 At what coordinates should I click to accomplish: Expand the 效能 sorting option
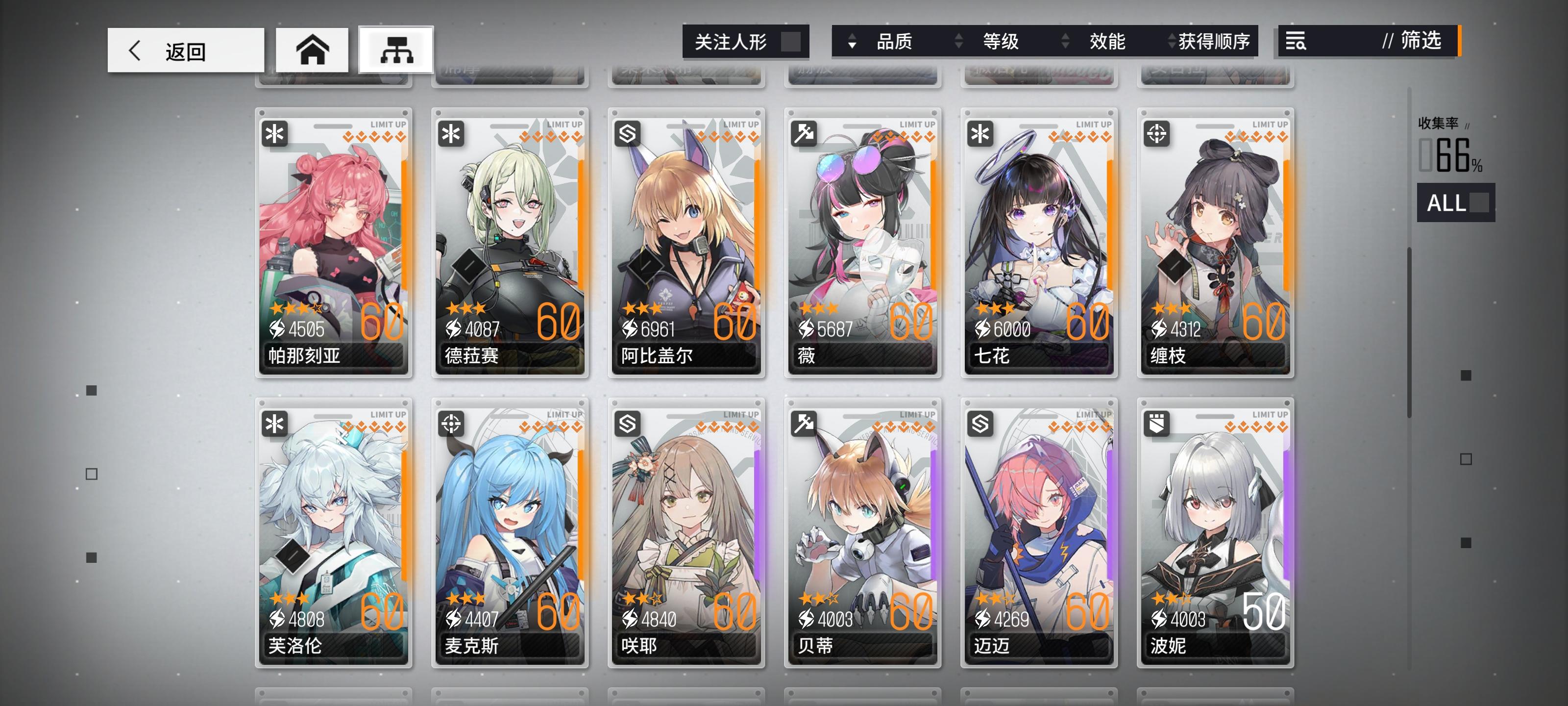click(1066, 42)
